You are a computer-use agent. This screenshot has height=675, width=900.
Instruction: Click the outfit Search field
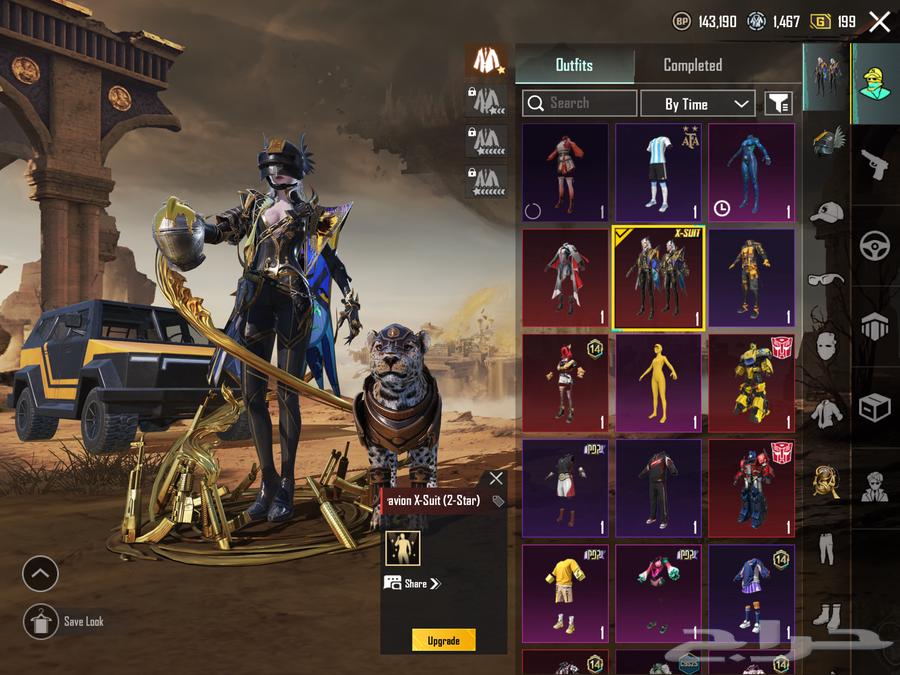580,103
